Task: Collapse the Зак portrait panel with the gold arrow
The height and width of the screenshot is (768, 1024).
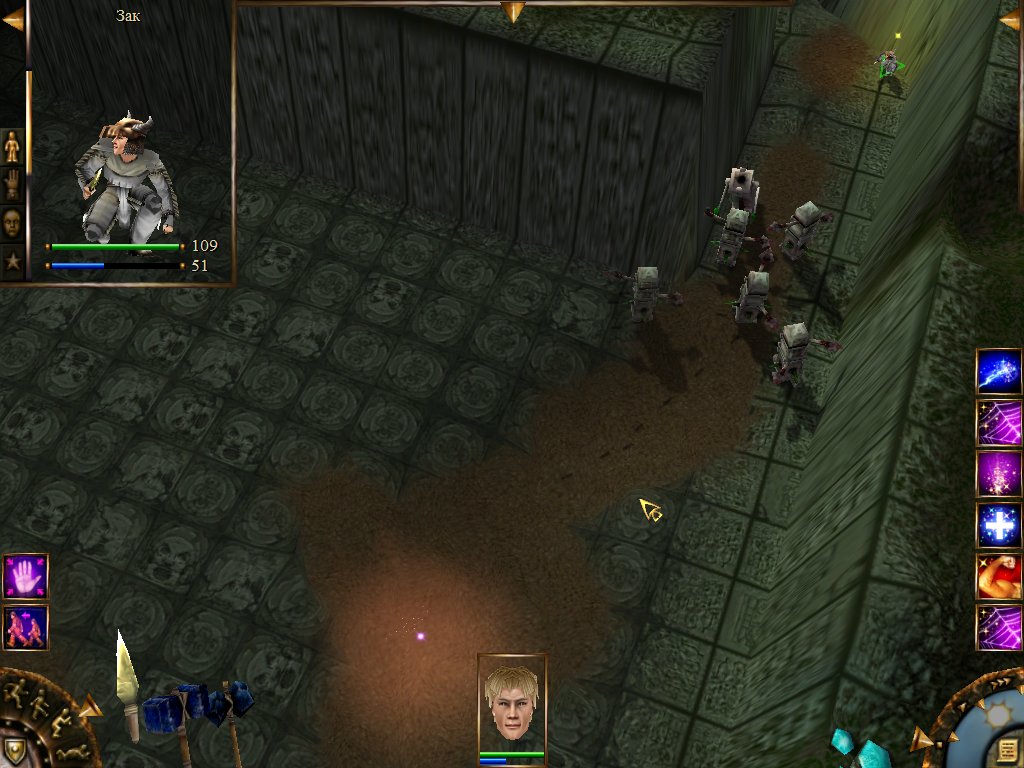Action: [13, 19]
